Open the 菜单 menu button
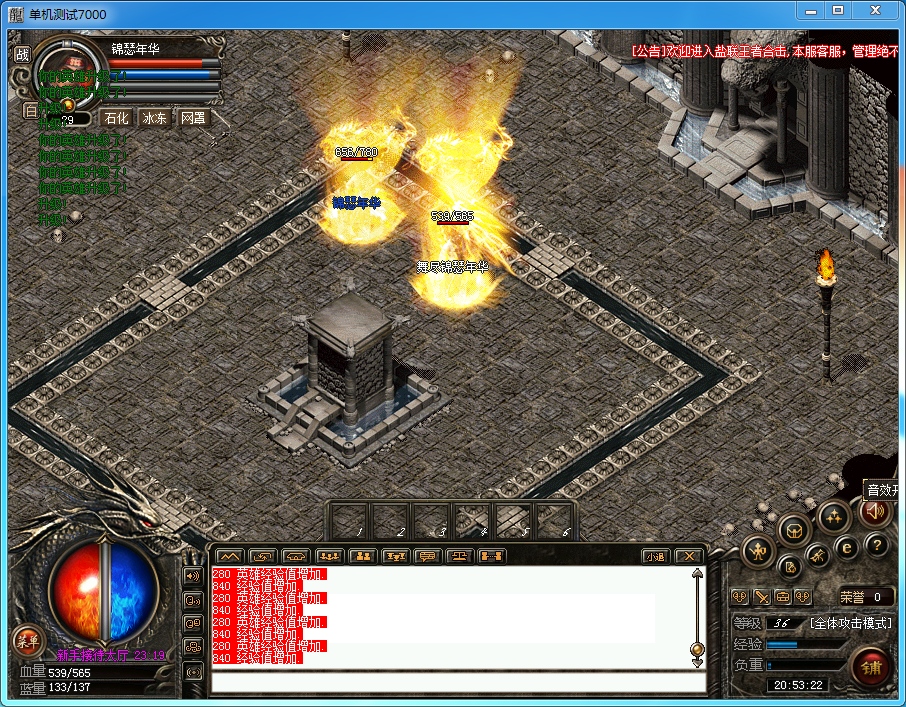The width and height of the screenshot is (906, 707). point(26,641)
